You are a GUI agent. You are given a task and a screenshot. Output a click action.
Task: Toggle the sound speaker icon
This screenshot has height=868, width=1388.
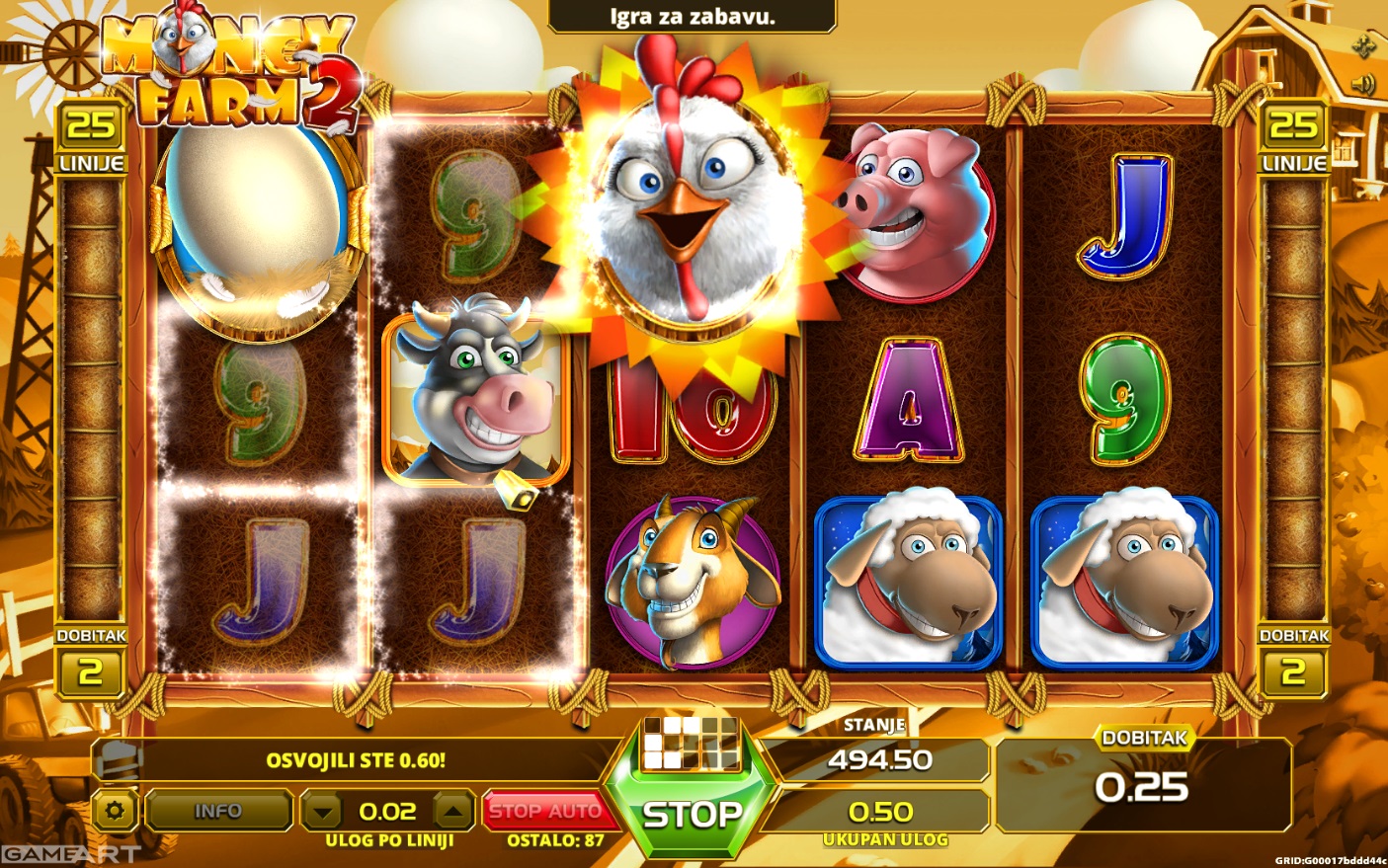pos(1364,84)
